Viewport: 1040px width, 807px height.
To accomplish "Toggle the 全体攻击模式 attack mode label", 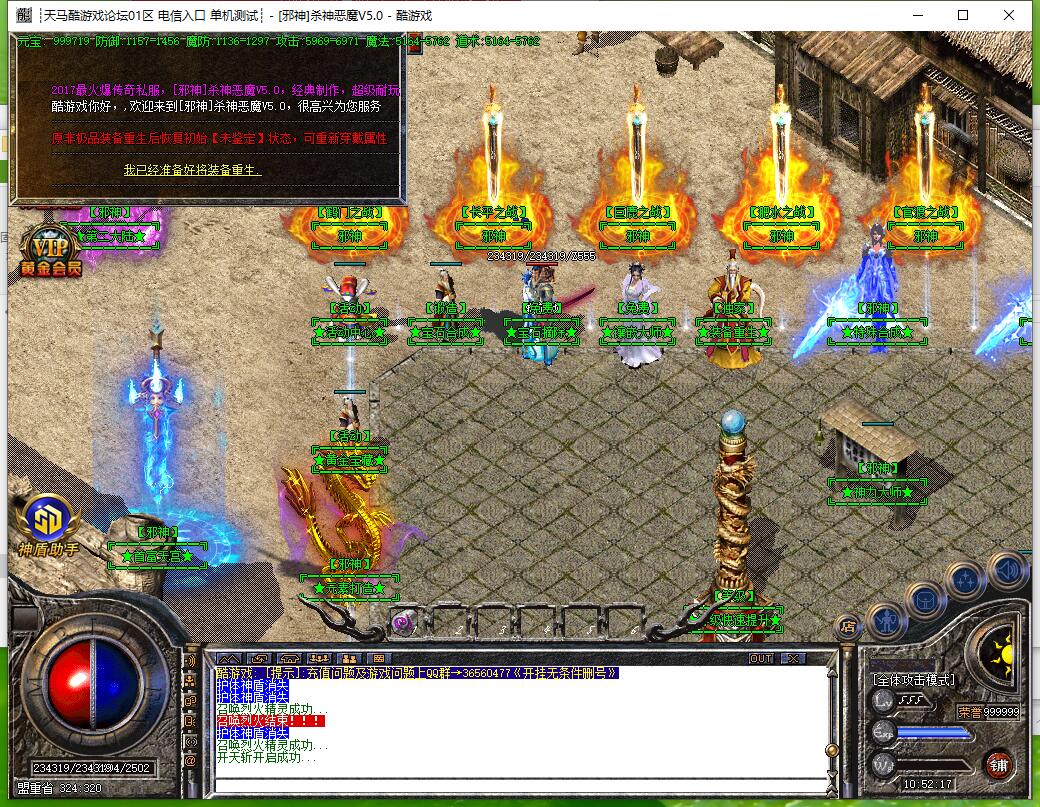I will (x=914, y=680).
